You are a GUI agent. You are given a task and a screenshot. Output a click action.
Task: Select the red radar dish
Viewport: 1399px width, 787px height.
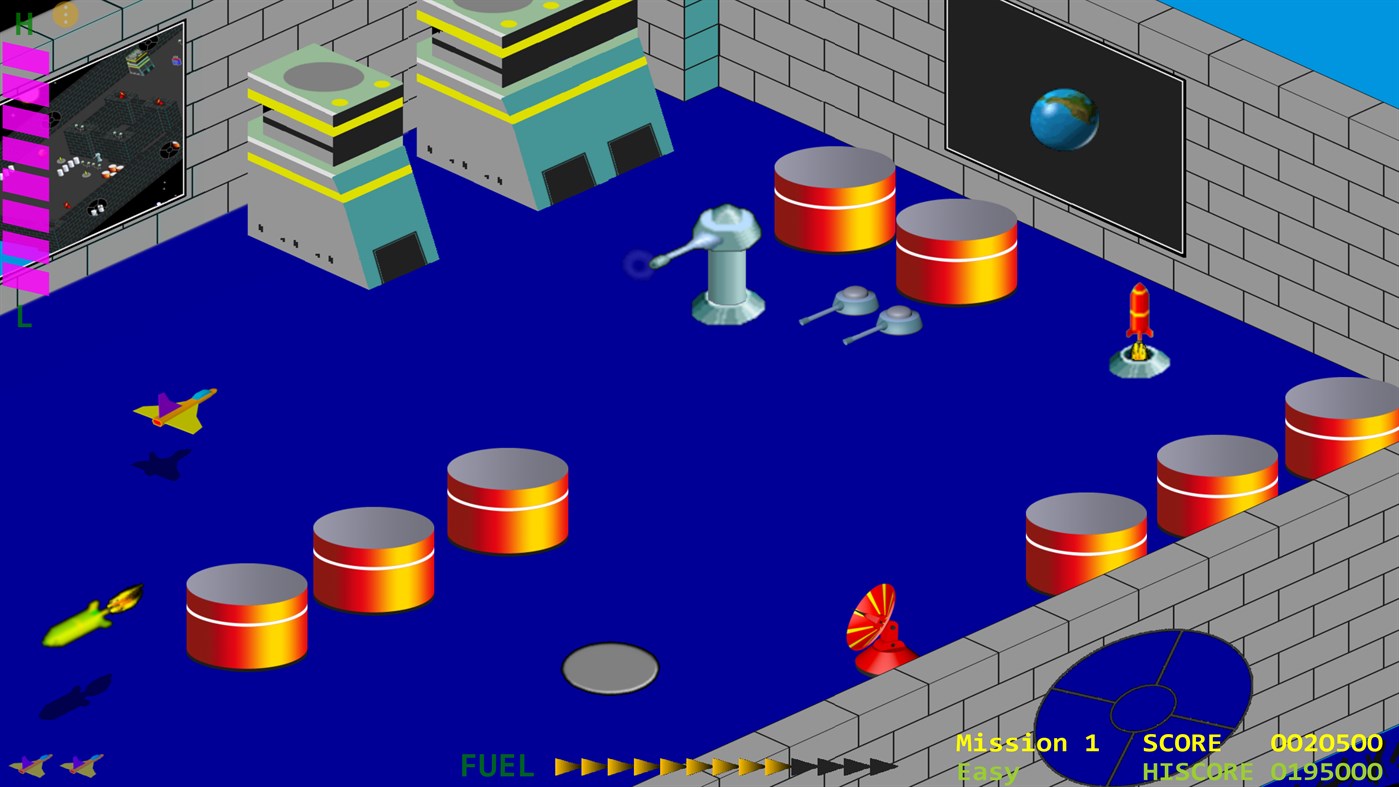(878, 625)
